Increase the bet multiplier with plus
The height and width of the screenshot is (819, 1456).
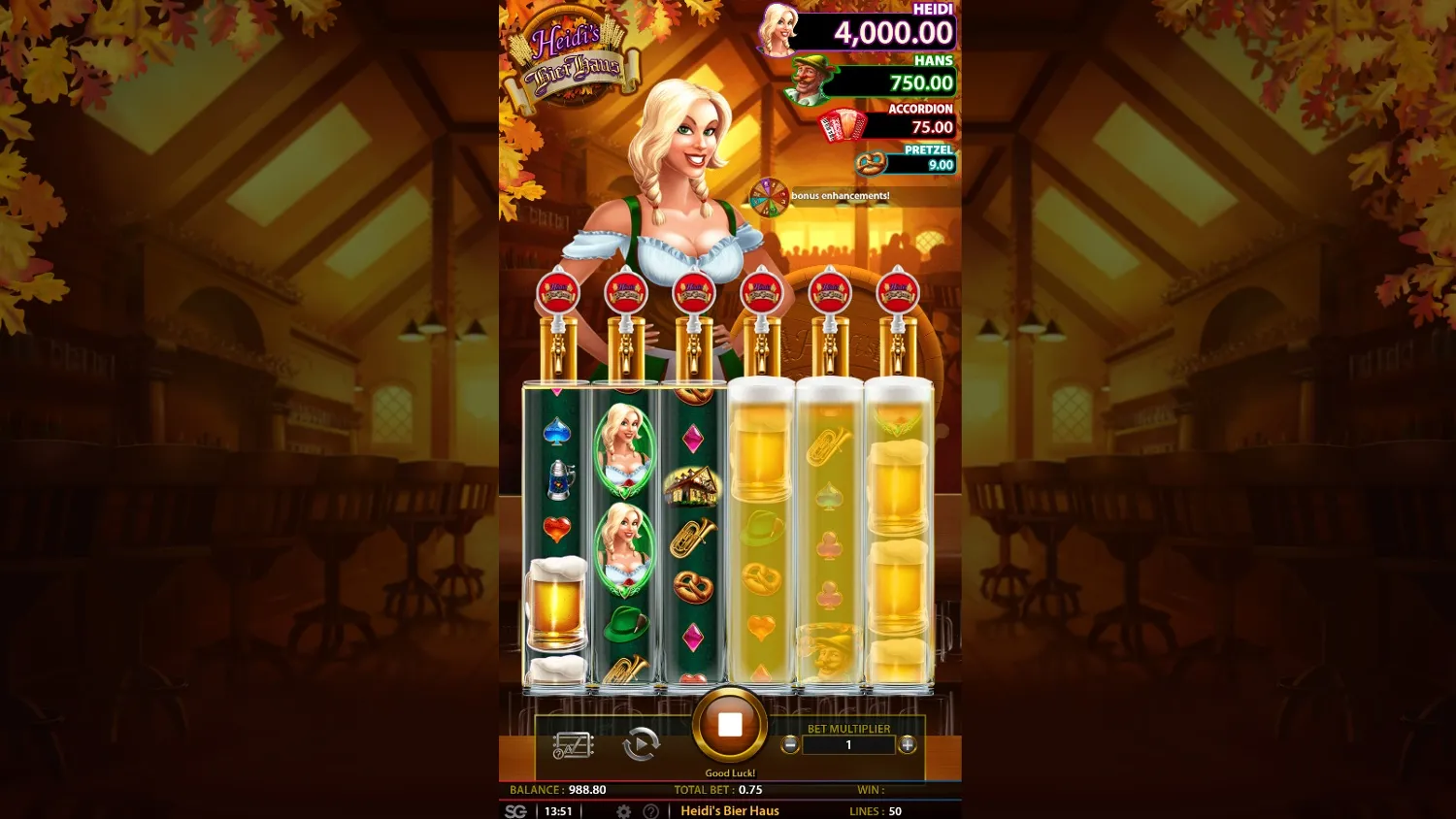908,745
